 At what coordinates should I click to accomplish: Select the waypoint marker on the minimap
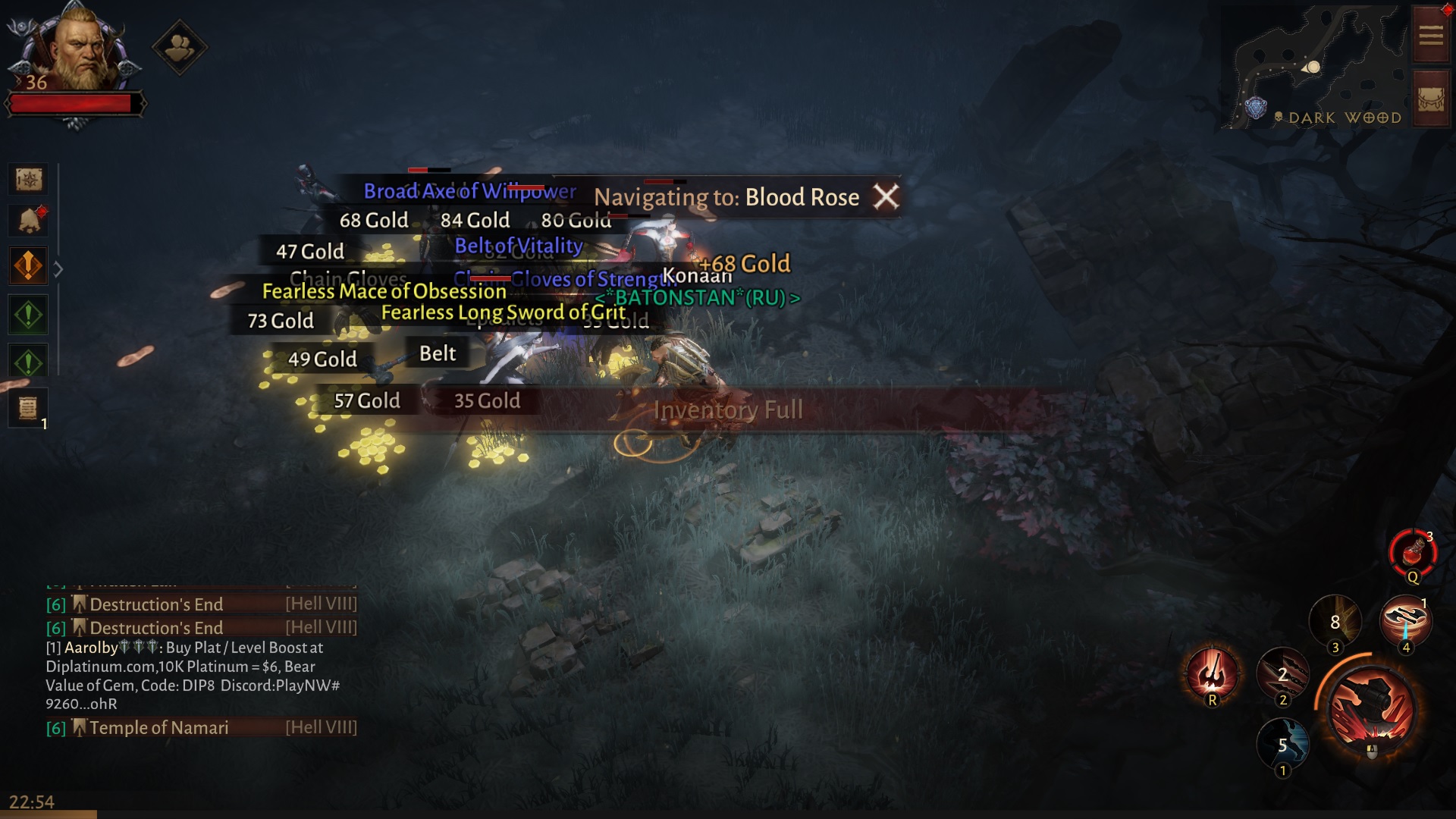point(1256,108)
